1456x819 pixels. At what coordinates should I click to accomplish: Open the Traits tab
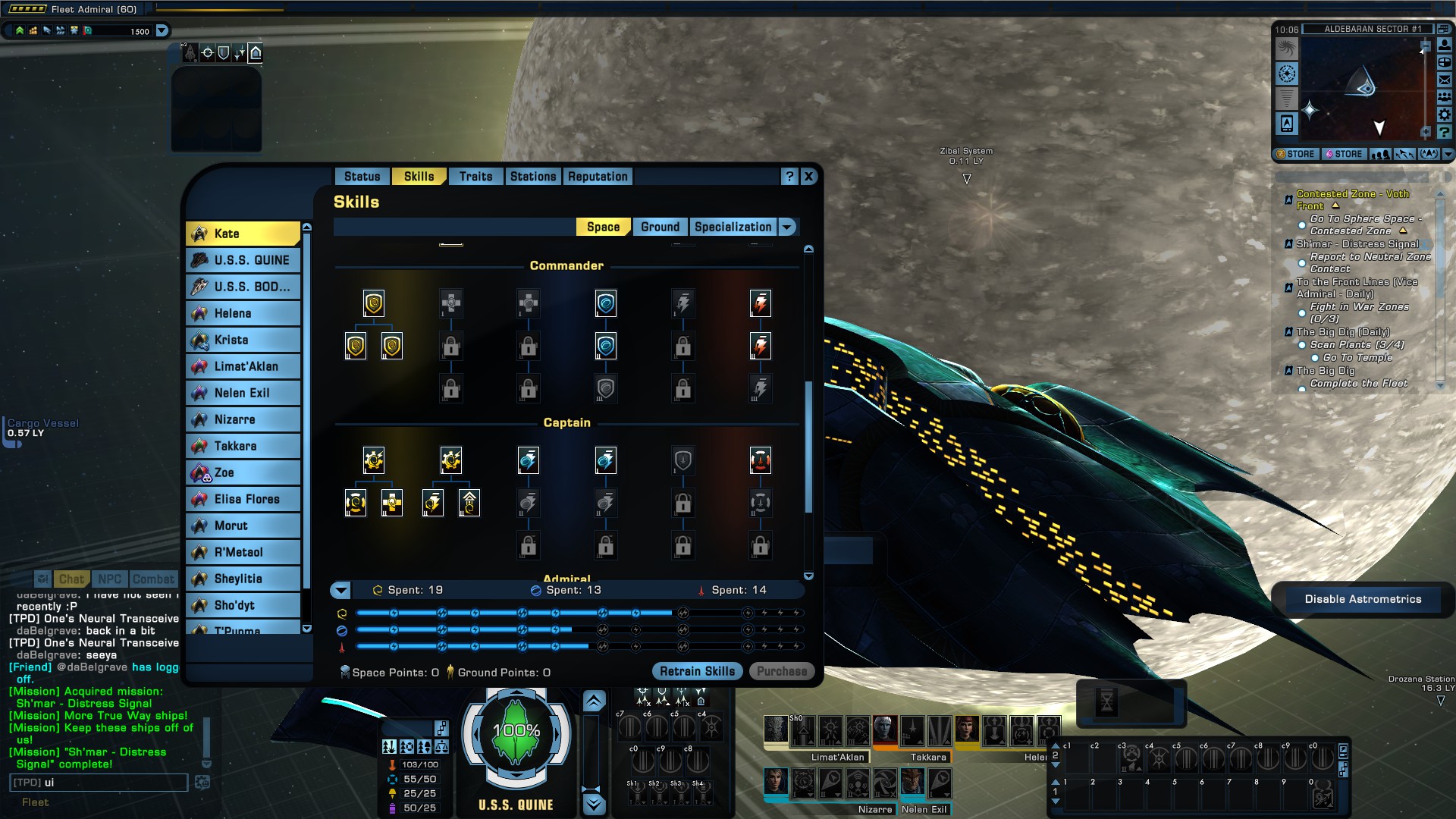pyautogui.click(x=475, y=177)
